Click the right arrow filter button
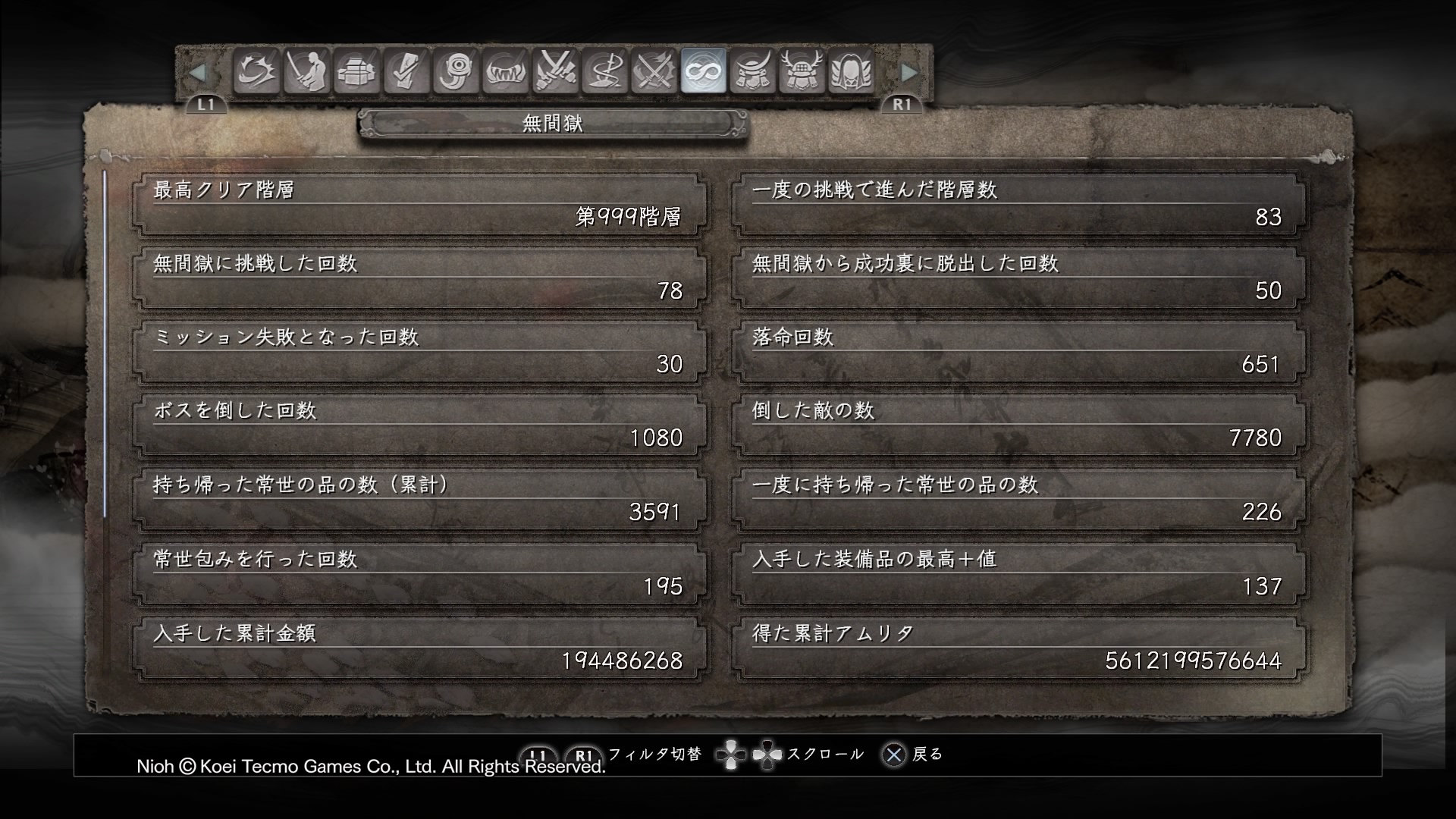Viewport: 1456px width, 819px height. (x=908, y=73)
